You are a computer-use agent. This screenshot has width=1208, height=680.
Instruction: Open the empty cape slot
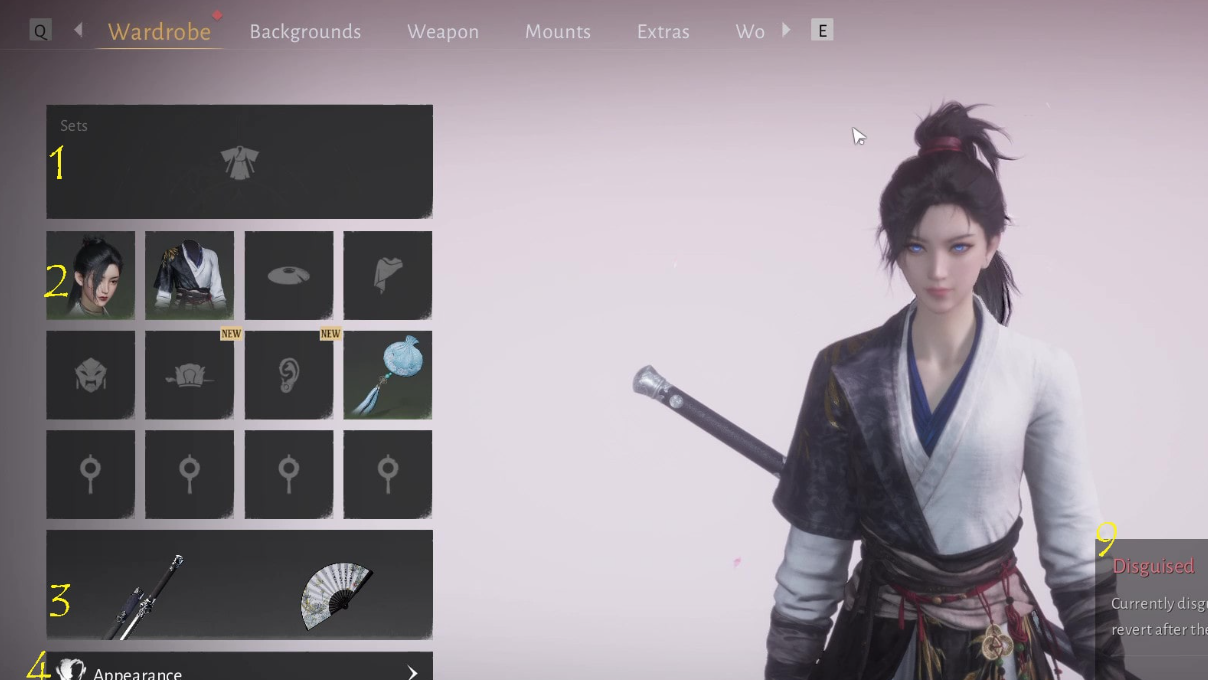click(388, 276)
